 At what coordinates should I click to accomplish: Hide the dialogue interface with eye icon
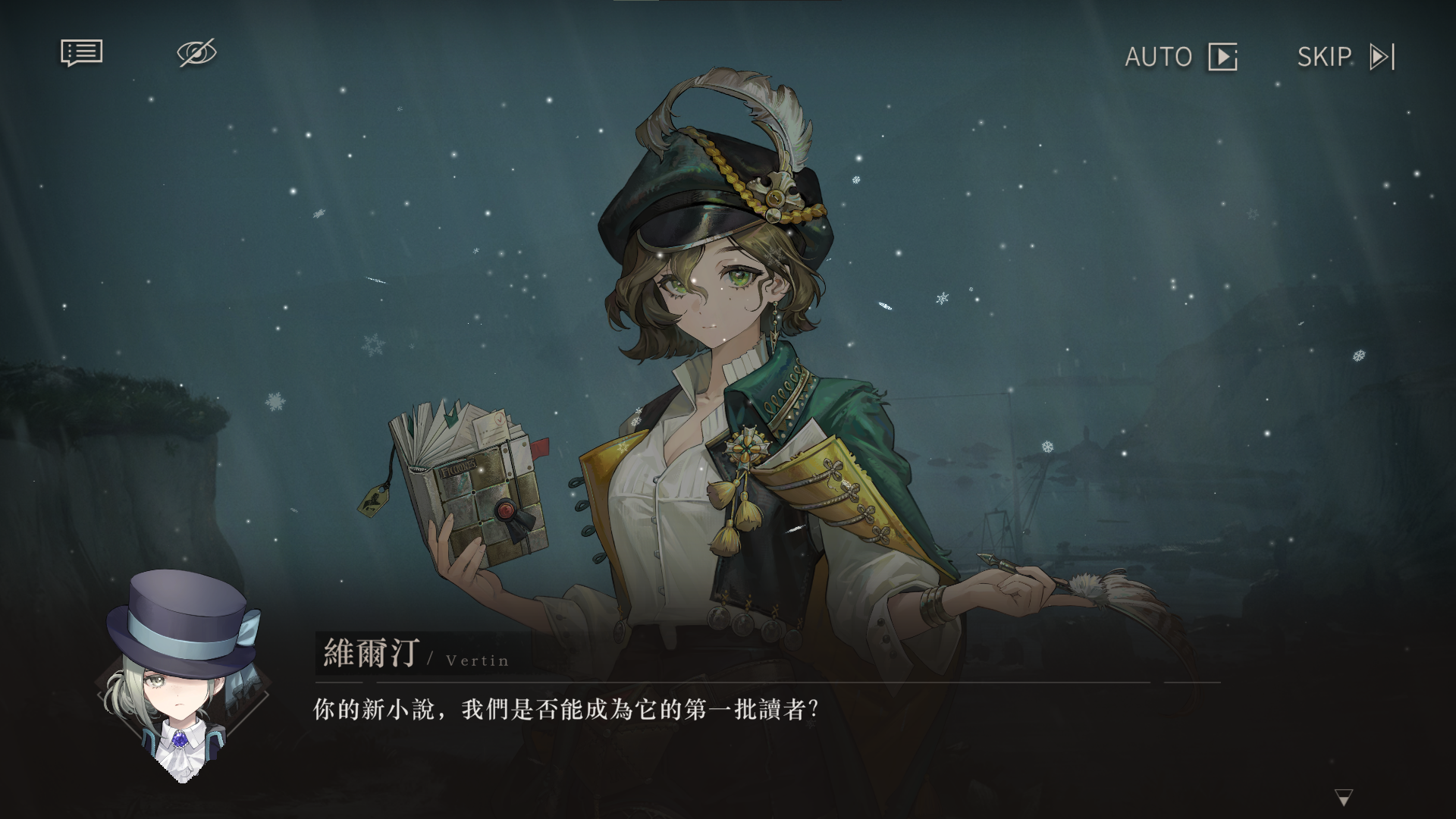[196, 53]
